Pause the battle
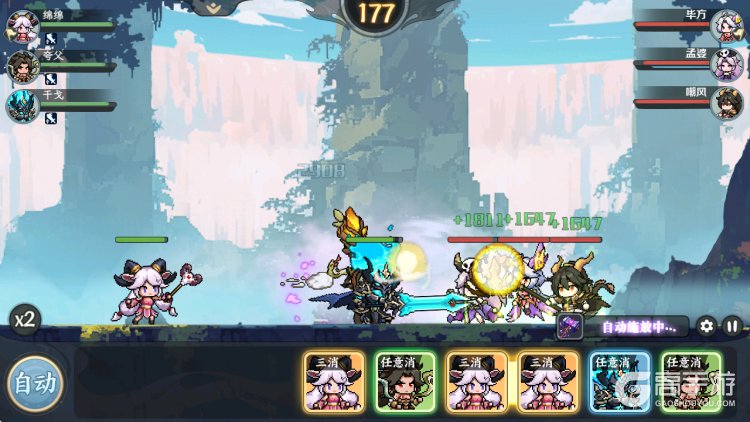Screen dimensions: 750x422 [x=732, y=325]
